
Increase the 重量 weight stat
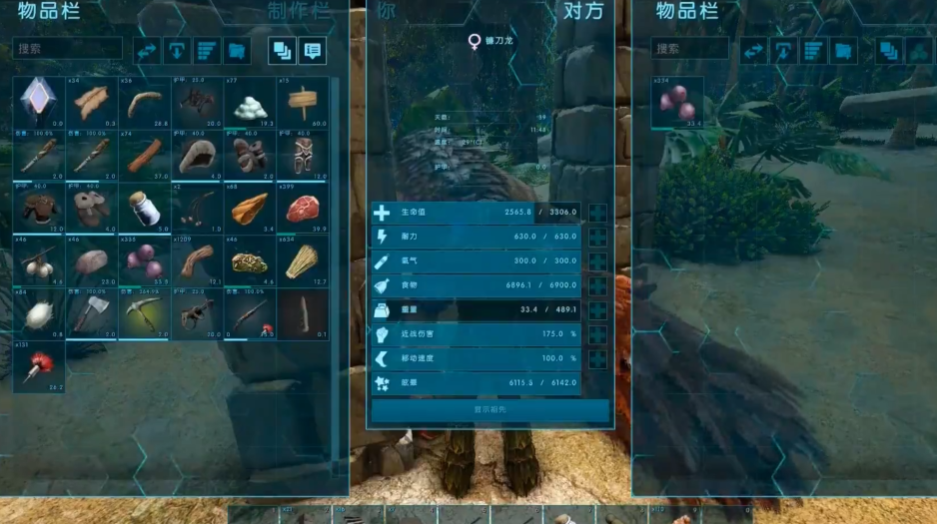tap(598, 310)
